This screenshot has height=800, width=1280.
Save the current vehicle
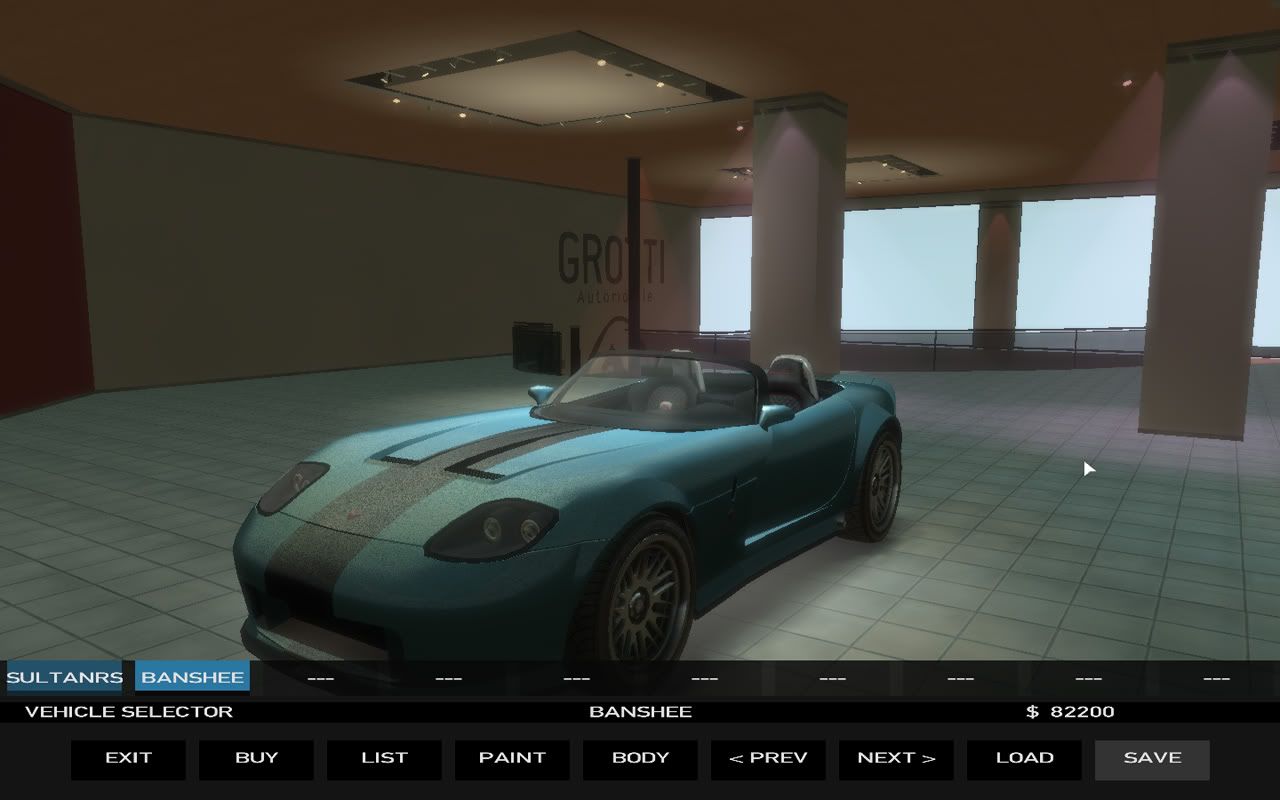pyautogui.click(x=1152, y=759)
